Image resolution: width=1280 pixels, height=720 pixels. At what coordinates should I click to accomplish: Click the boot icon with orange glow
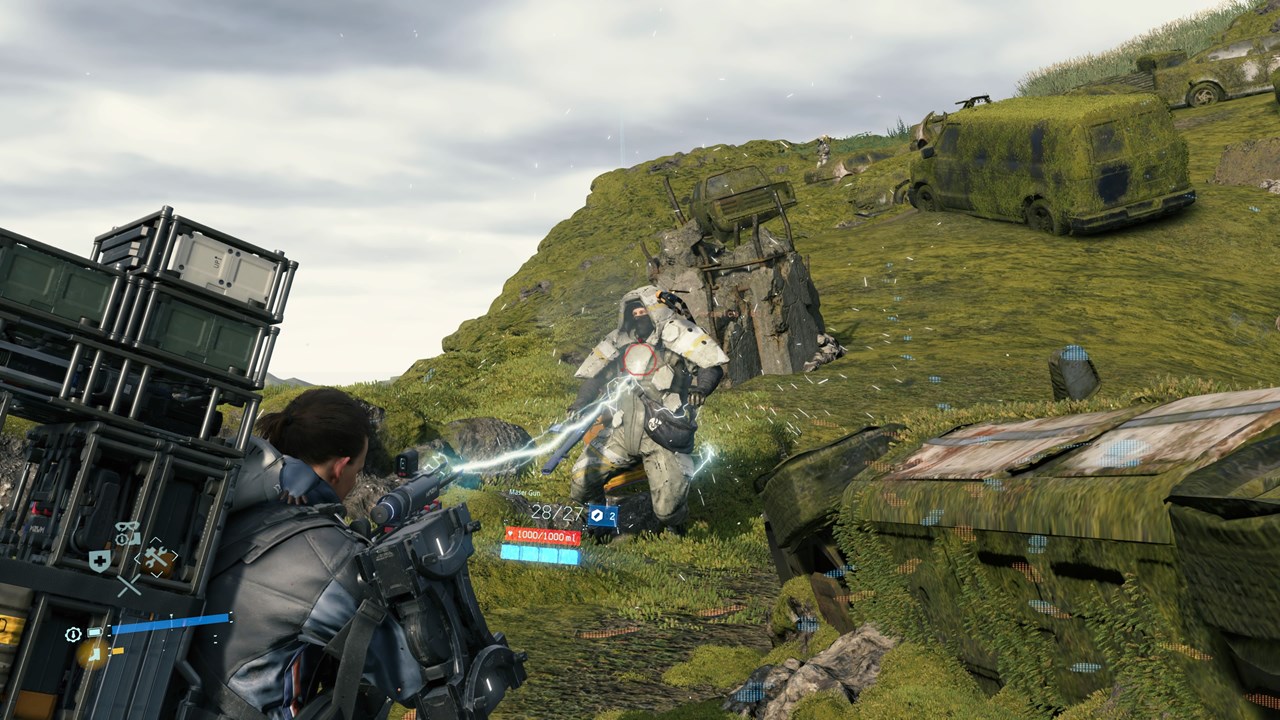click(94, 653)
